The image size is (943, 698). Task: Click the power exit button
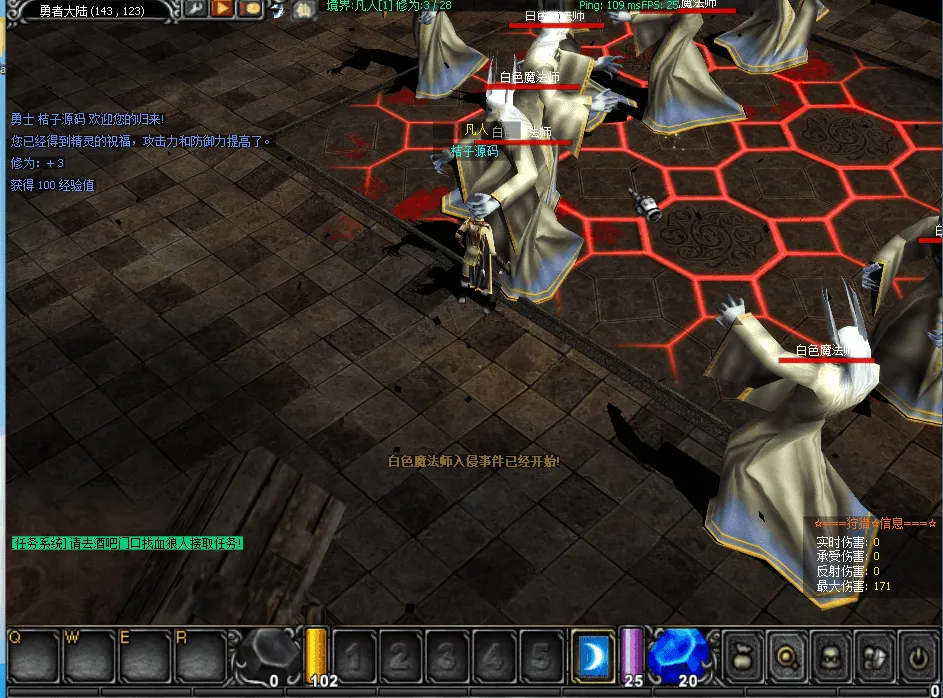[x=918, y=656]
